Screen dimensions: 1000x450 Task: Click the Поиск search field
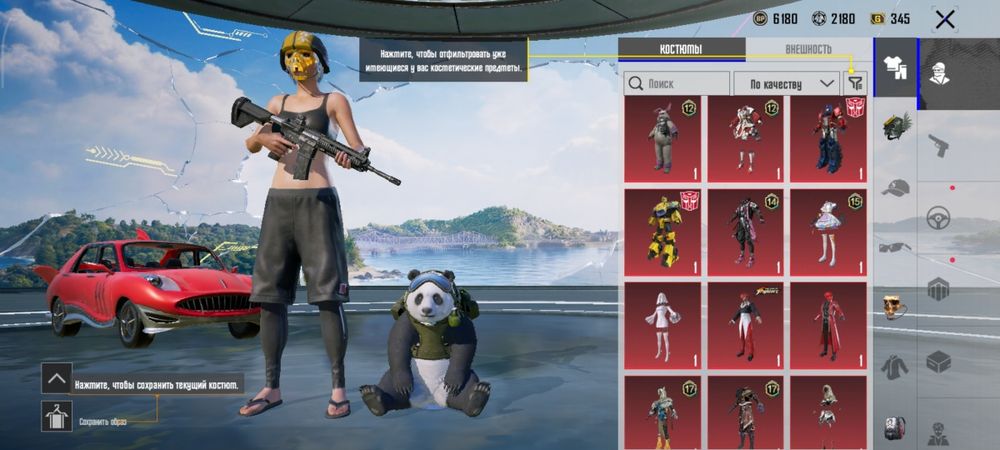[x=677, y=83]
